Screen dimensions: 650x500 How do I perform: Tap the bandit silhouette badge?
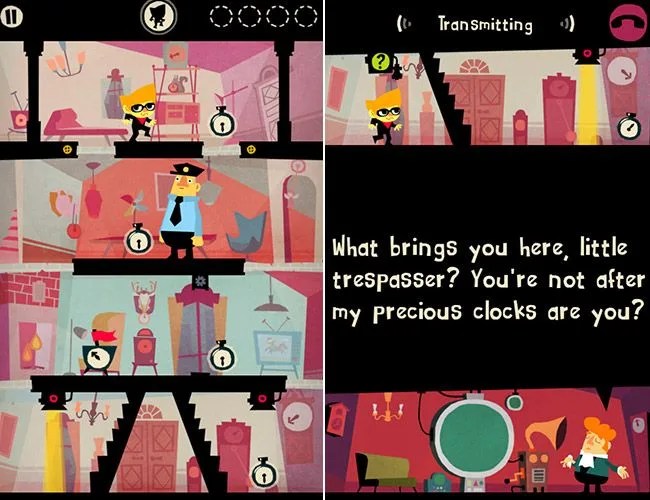pyautogui.click(x=157, y=17)
